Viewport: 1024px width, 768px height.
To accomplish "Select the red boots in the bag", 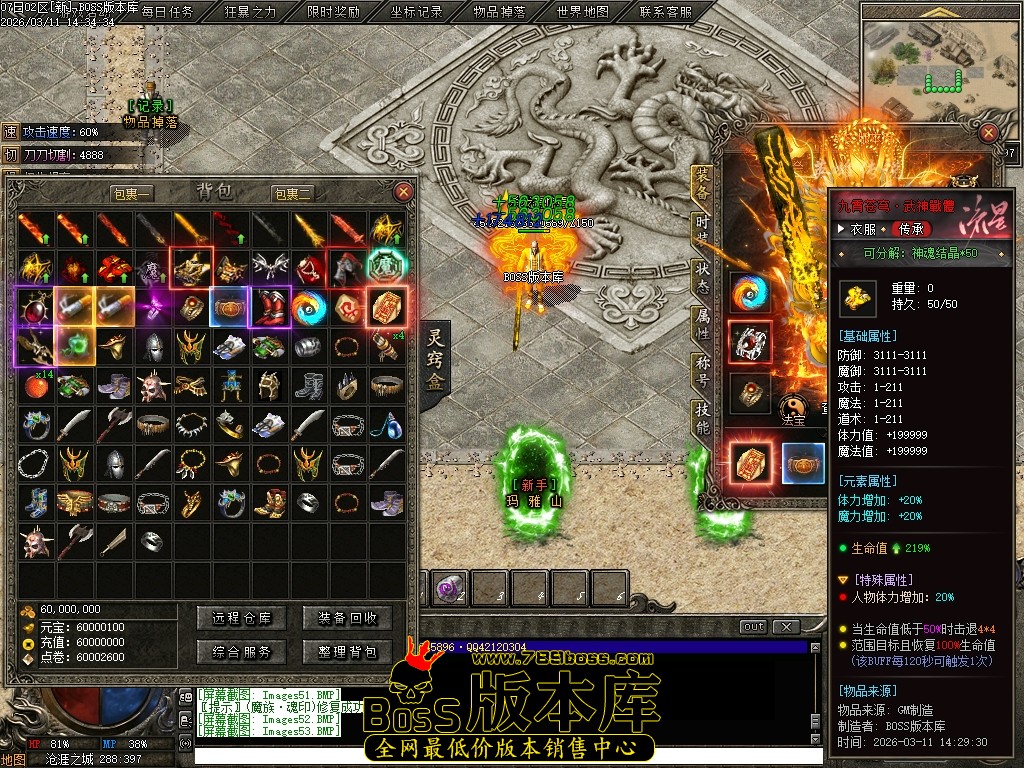I will point(269,306).
